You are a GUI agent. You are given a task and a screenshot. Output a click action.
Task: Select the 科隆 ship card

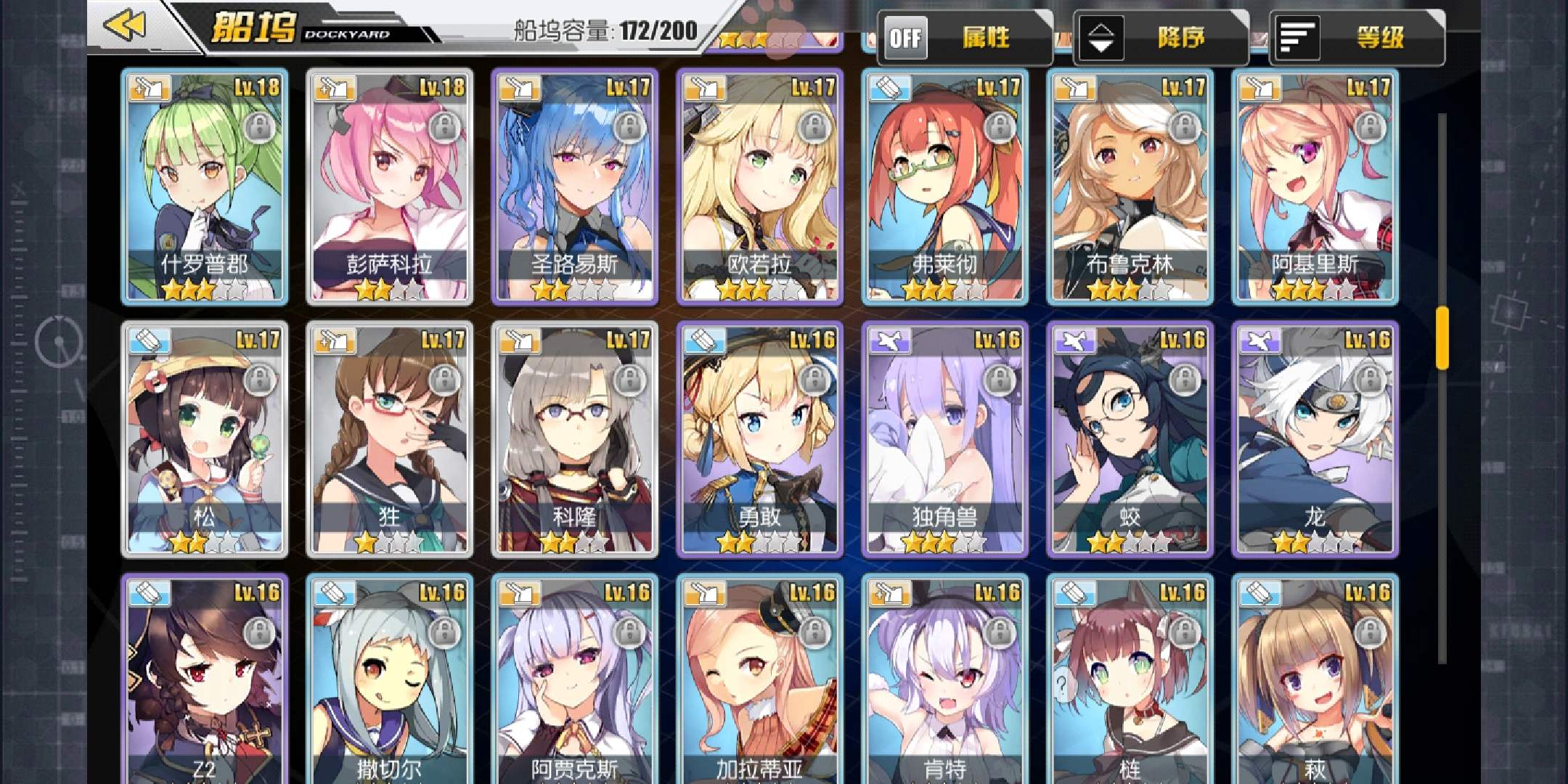point(575,439)
